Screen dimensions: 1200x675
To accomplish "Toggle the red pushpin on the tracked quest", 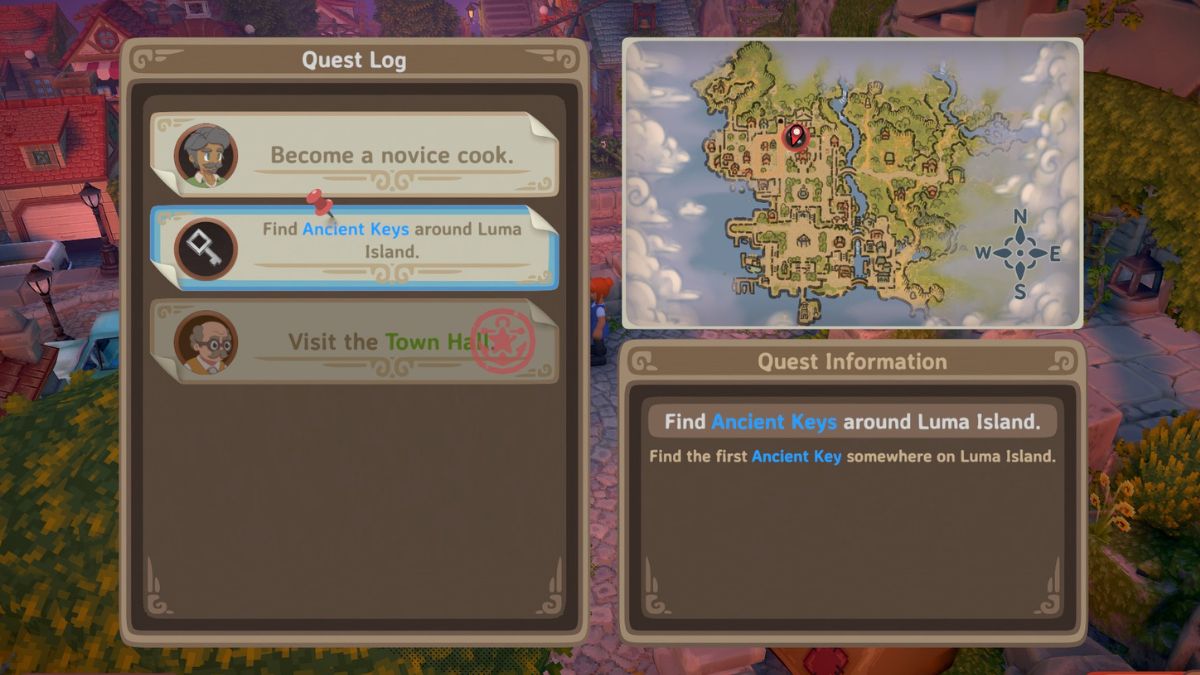I will click(x=321, y=203).
